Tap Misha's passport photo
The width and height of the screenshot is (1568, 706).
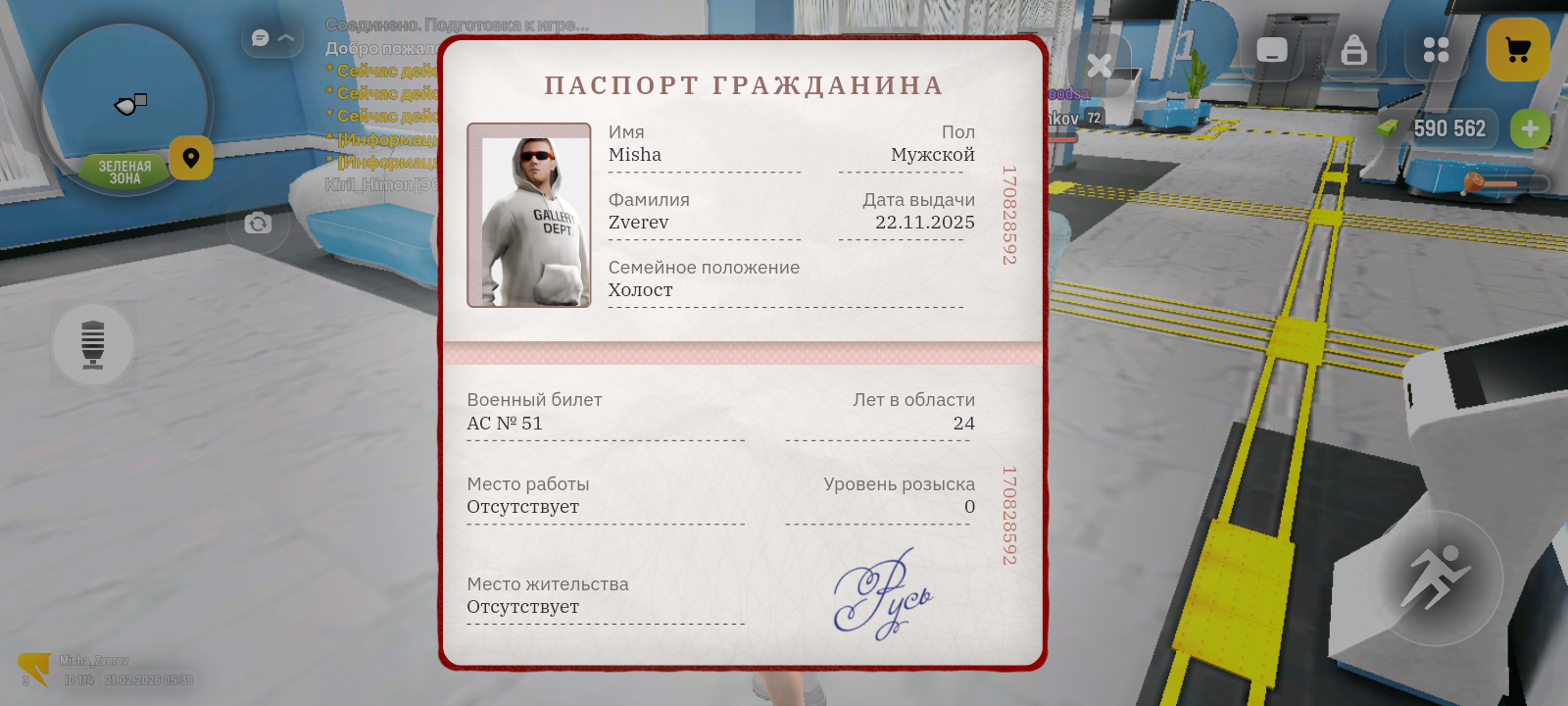click(528, 214)
